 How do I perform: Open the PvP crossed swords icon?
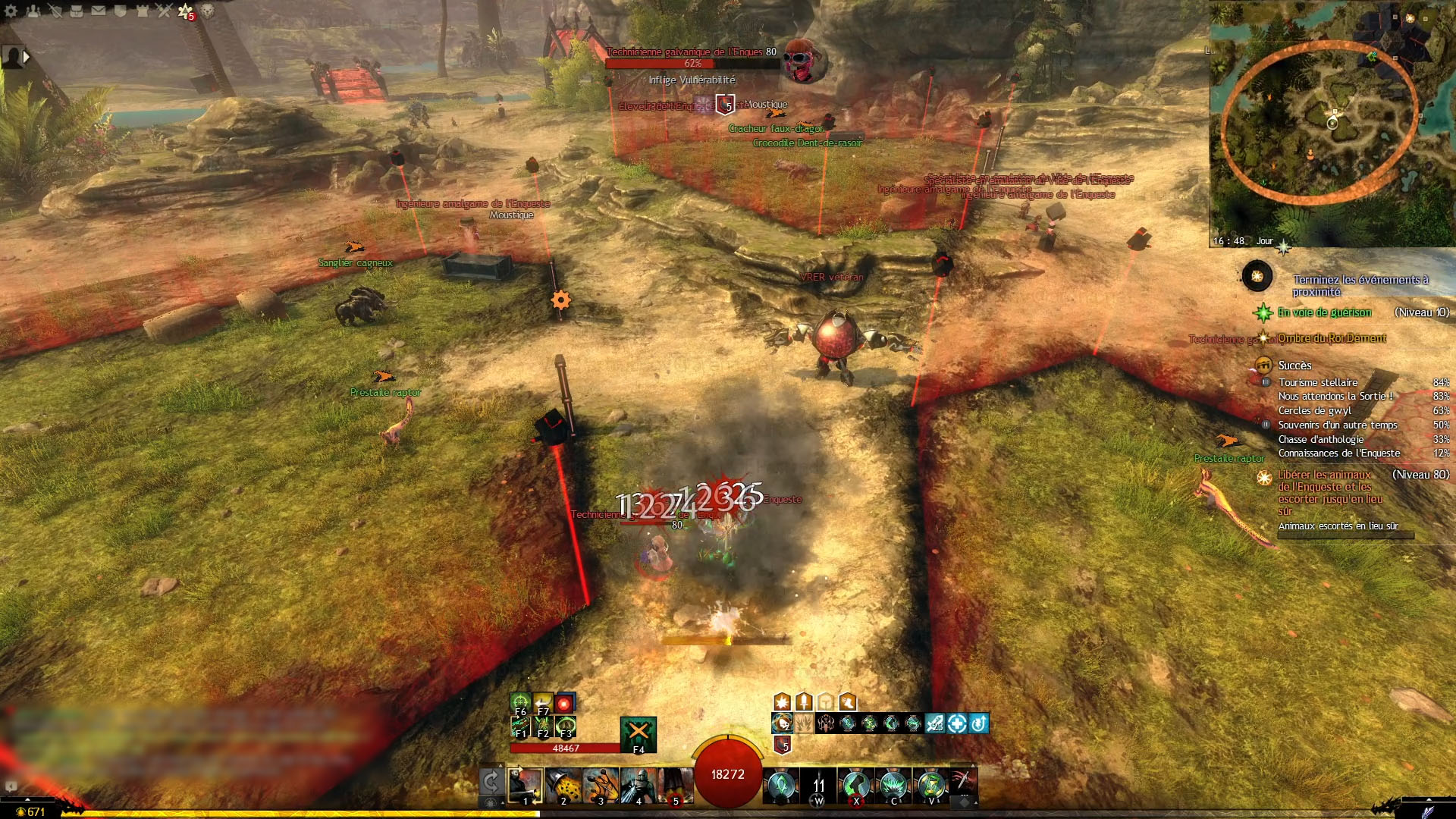coord(165,11)
